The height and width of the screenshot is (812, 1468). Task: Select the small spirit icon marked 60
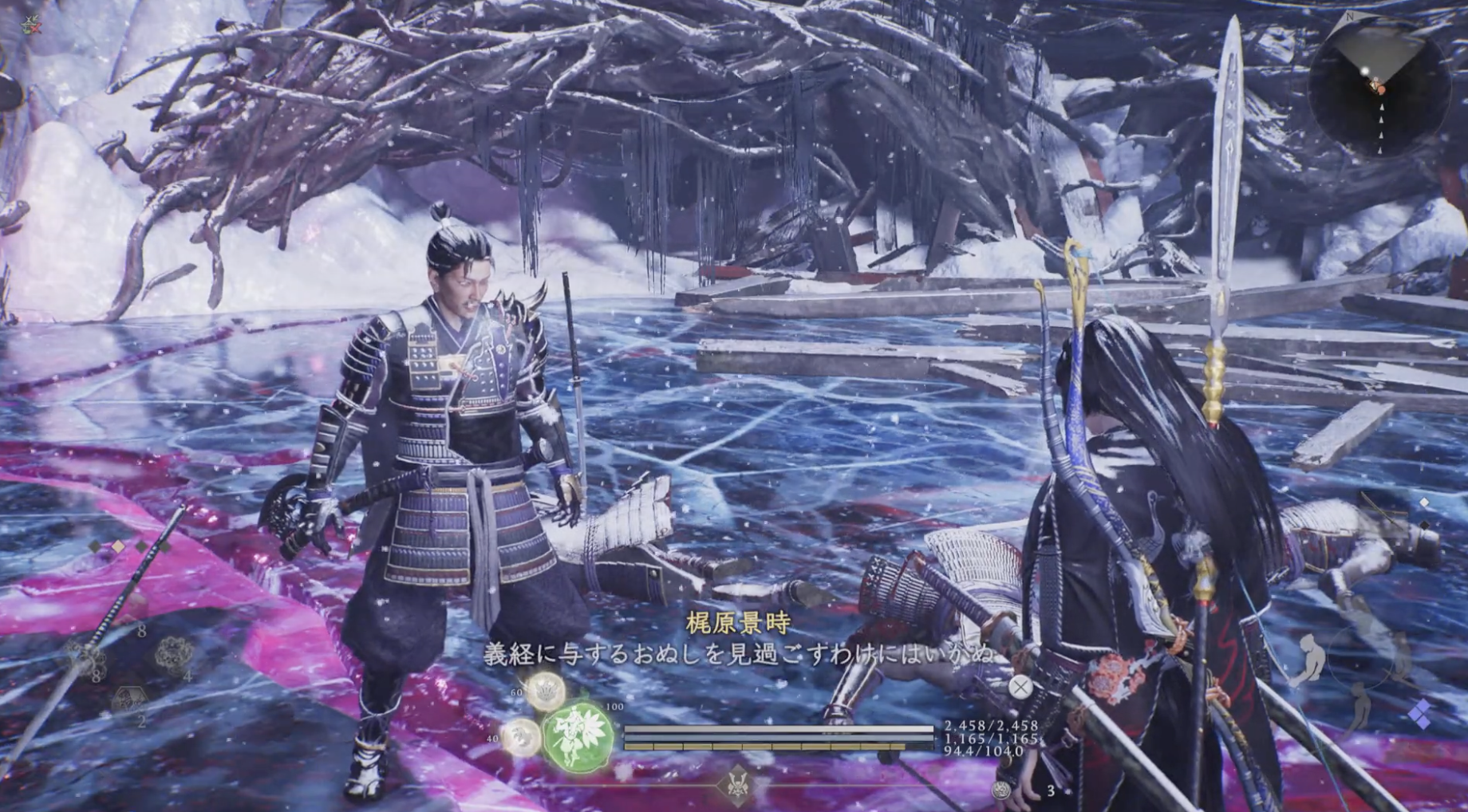pyautogui.click(x=546, y=690)
